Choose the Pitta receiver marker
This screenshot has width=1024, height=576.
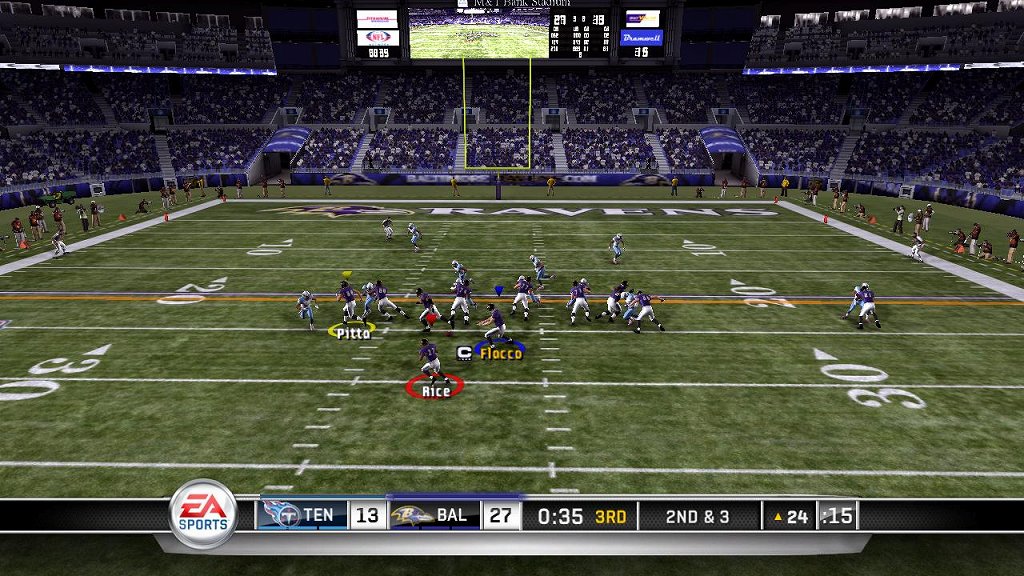click(x=353, y=332)
